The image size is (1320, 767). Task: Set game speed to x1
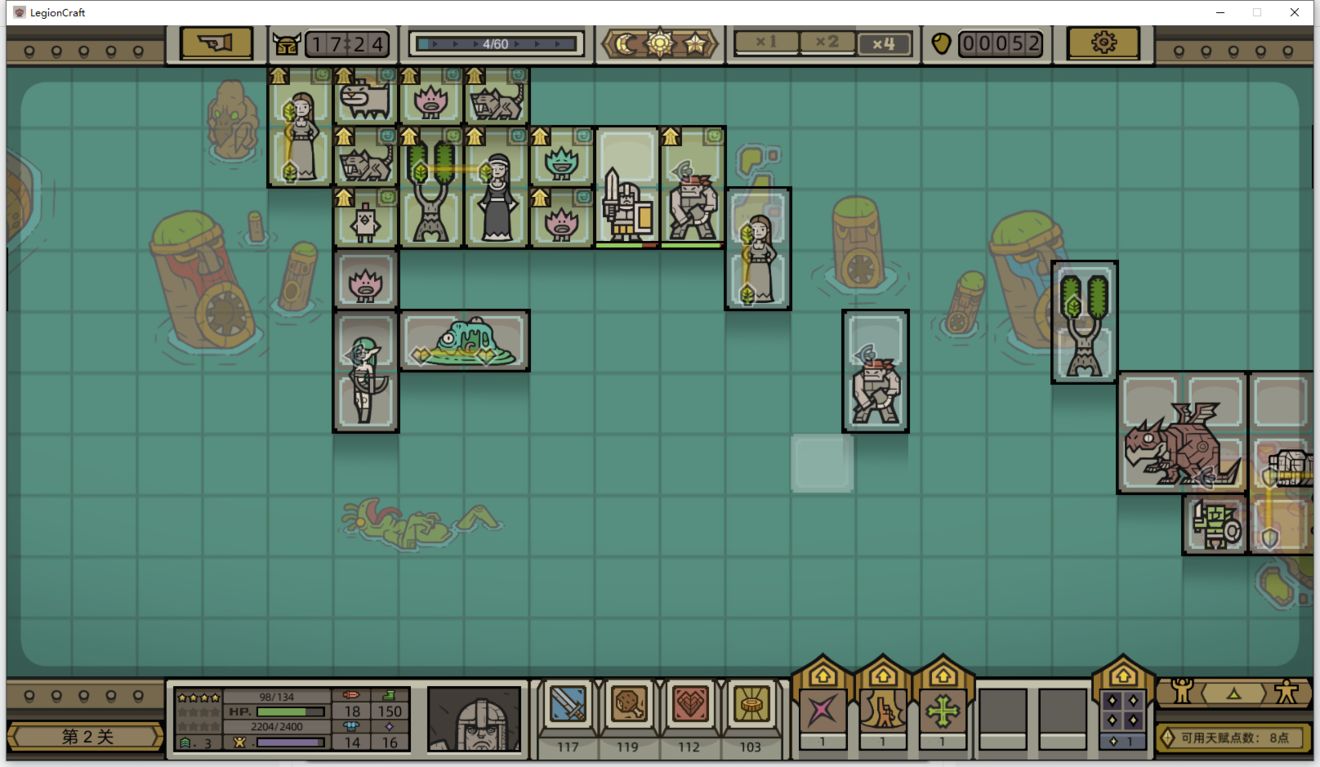(767, 43)
